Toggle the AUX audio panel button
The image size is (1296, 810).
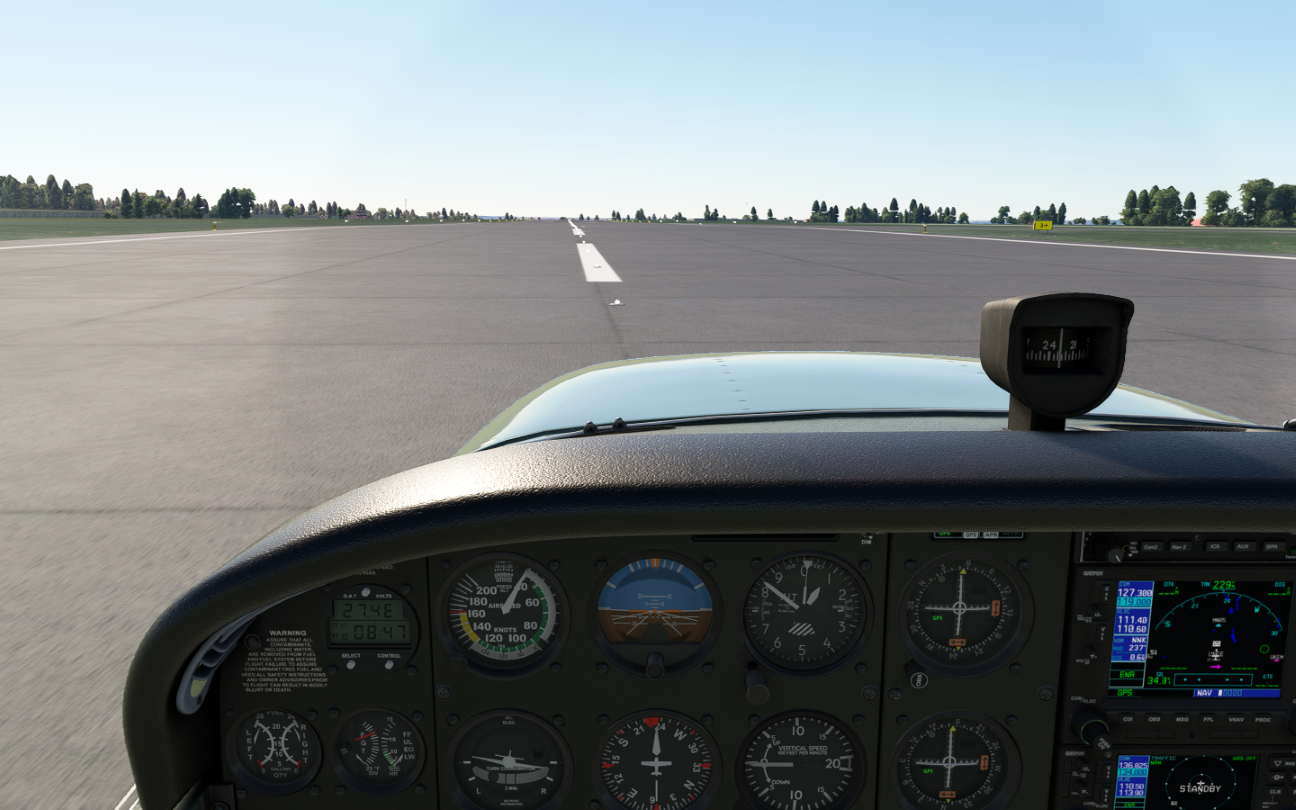tap(1244, 547)
